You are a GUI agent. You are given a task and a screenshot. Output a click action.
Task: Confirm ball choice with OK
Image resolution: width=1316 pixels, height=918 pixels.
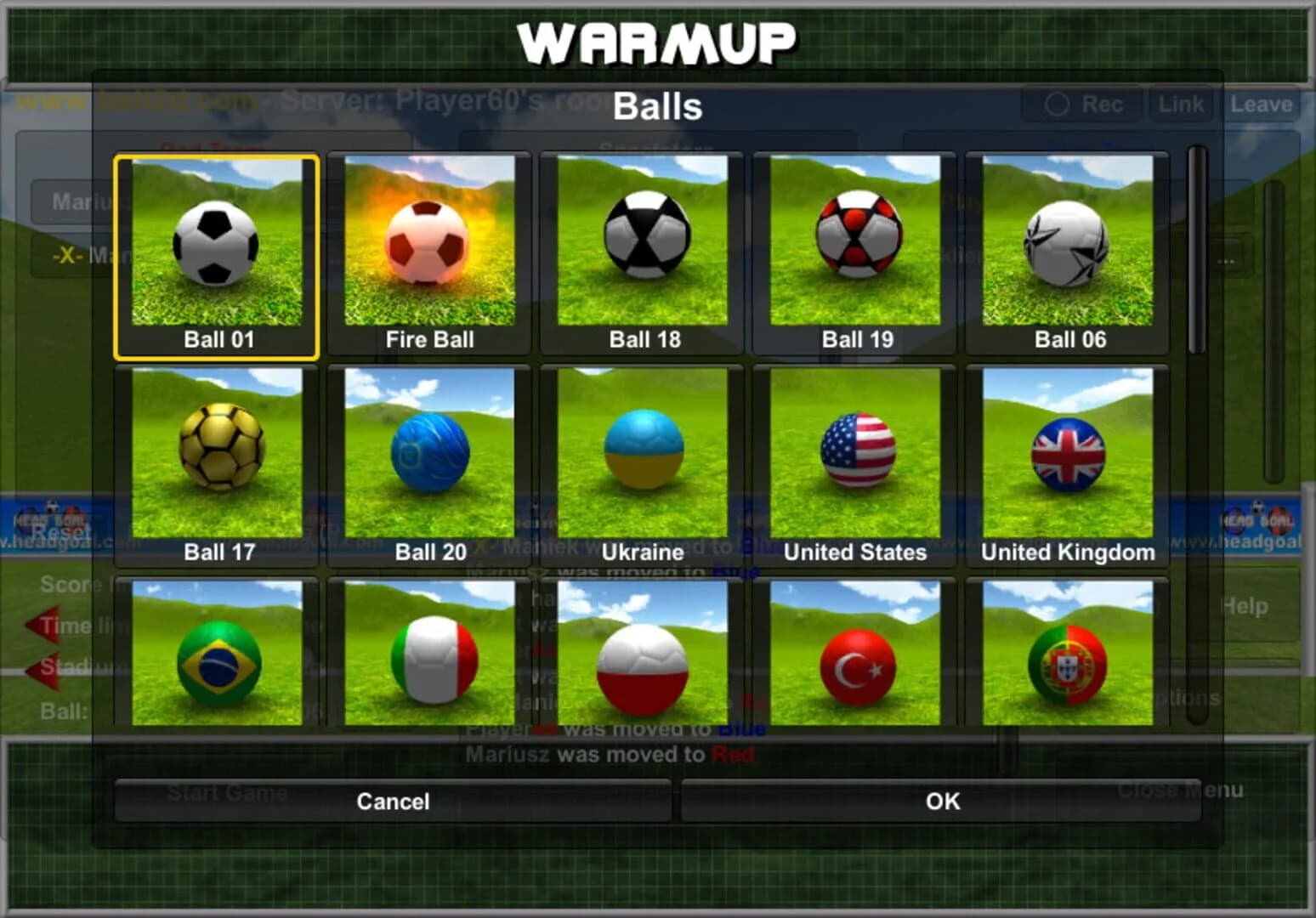pos(941,801)
